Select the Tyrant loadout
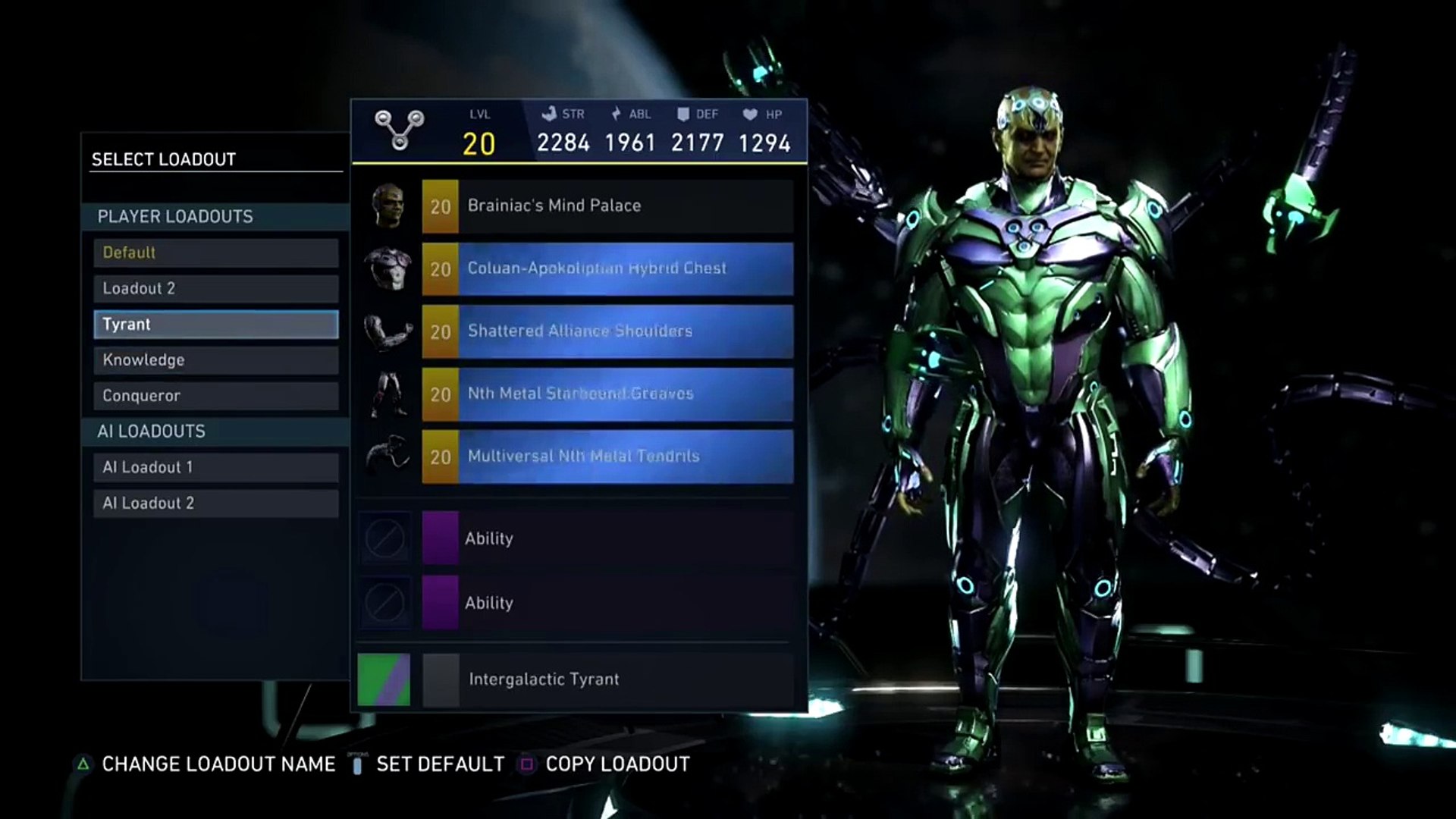Image resolution: width=1456 pixels, height=819 pixels. pyautogui.click(x=215, y=325)
